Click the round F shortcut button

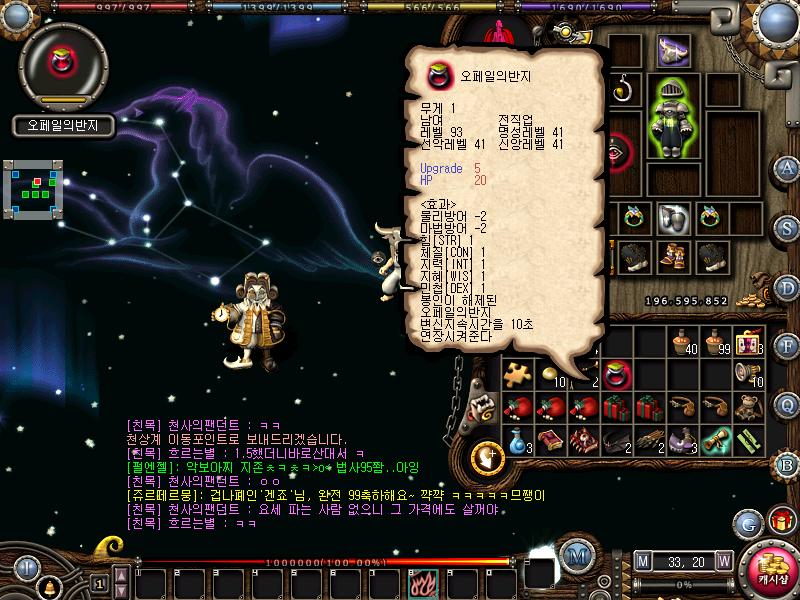(x=786, y=346)
